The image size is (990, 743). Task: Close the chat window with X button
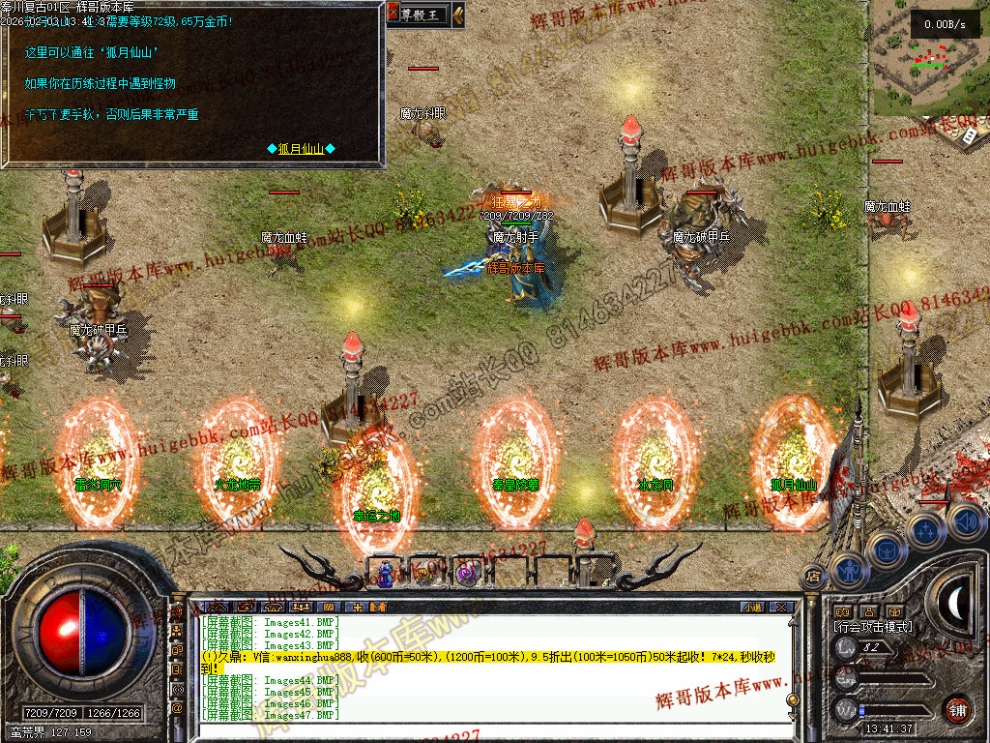click(783, 607)
